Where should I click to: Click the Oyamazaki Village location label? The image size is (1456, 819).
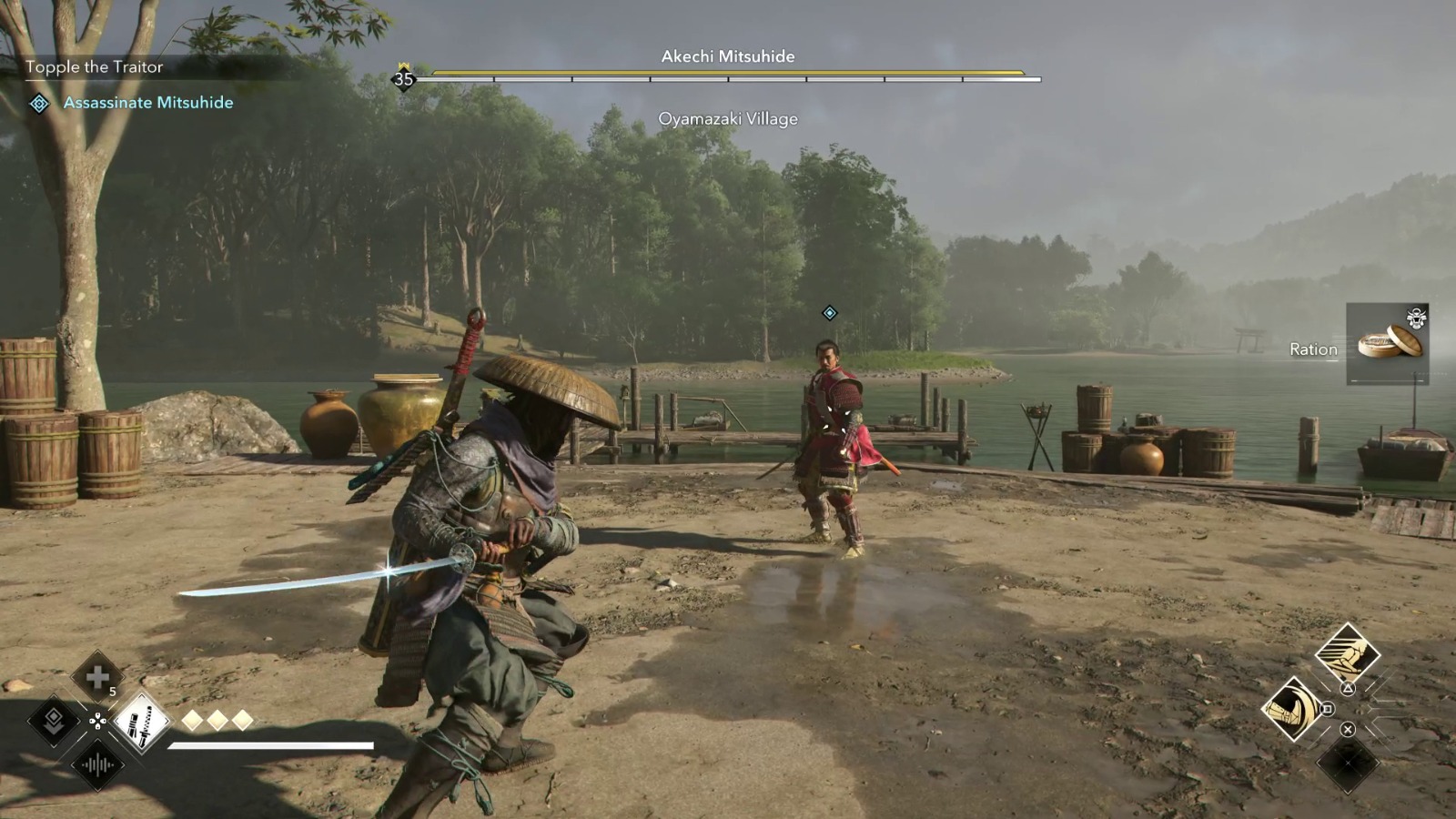pyautogui.click(x=729, y=118)
